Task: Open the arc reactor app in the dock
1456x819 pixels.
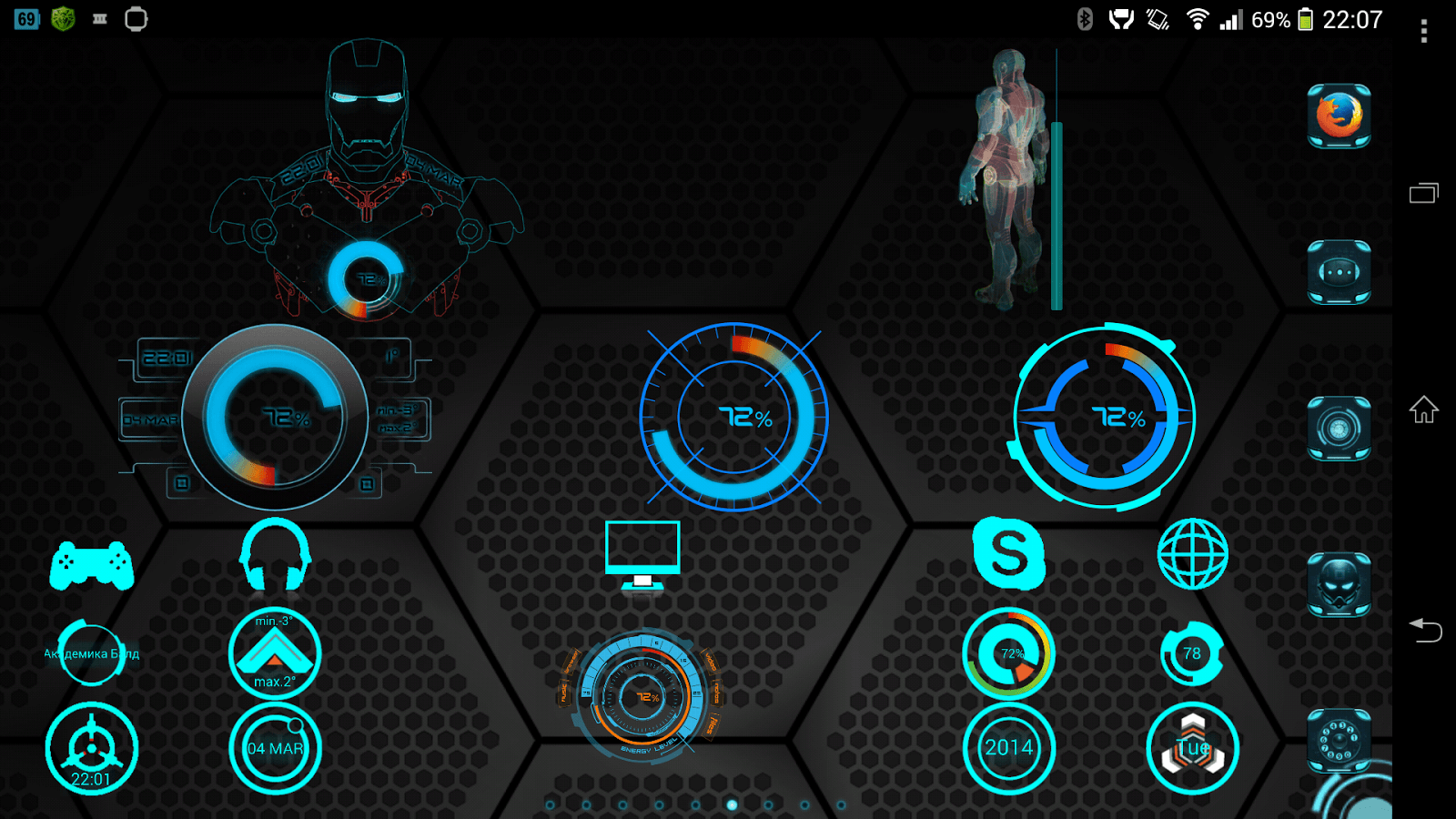Action: [x=1338, y=428]
